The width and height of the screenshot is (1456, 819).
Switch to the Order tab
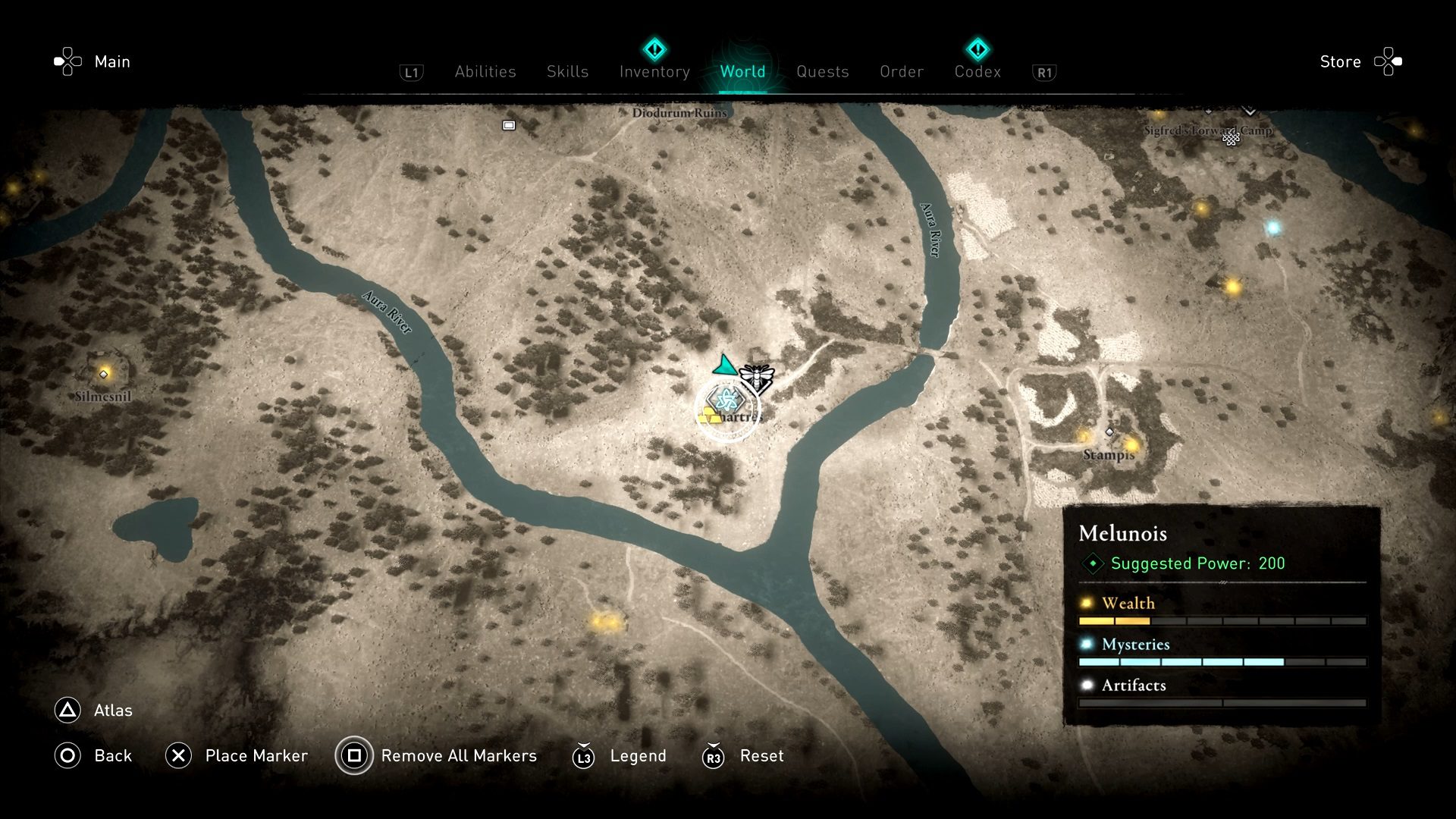[x=902, y=71]
